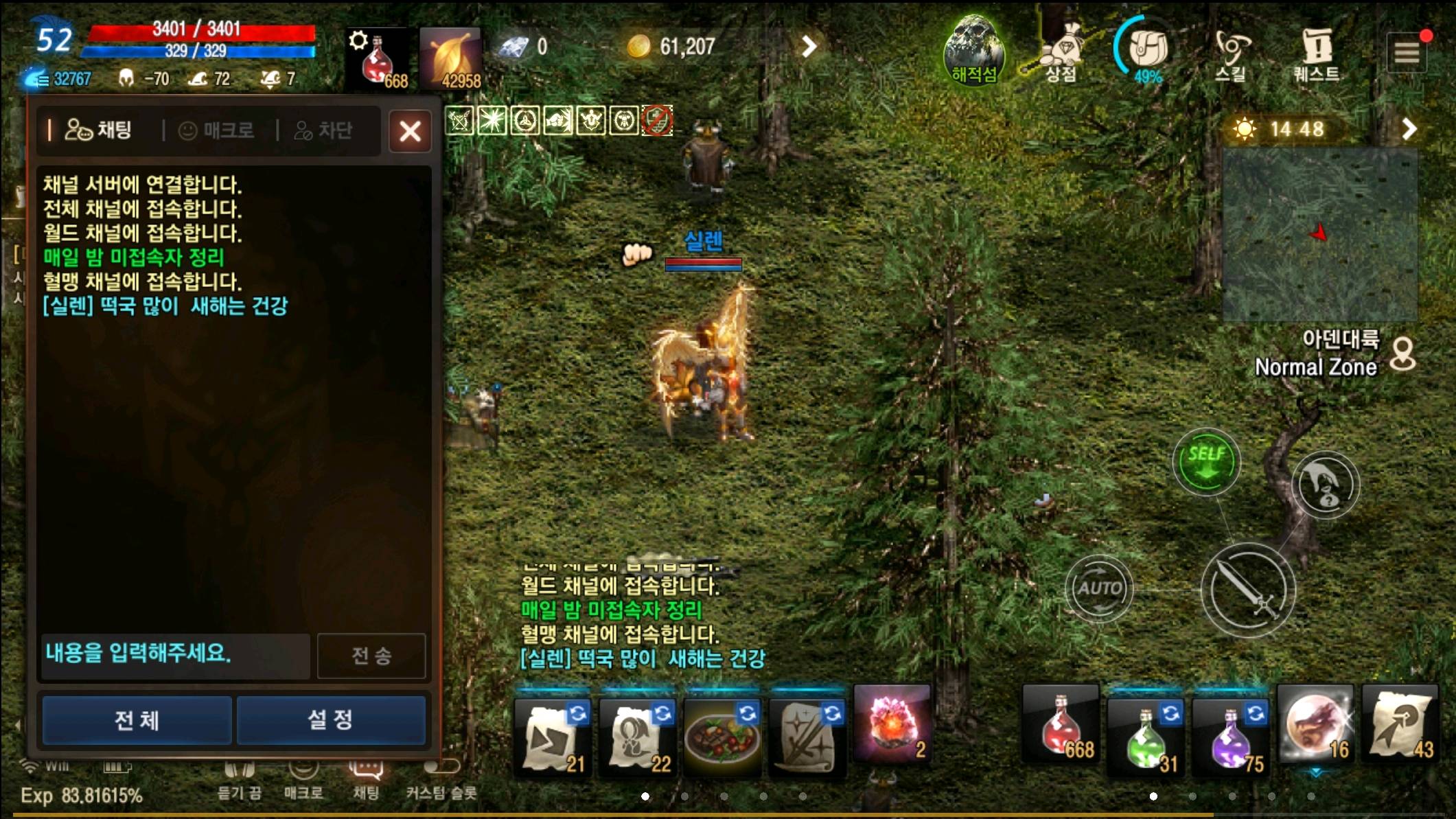
Task: Enable AUTO battle mode
Action: click(1100, 588)
